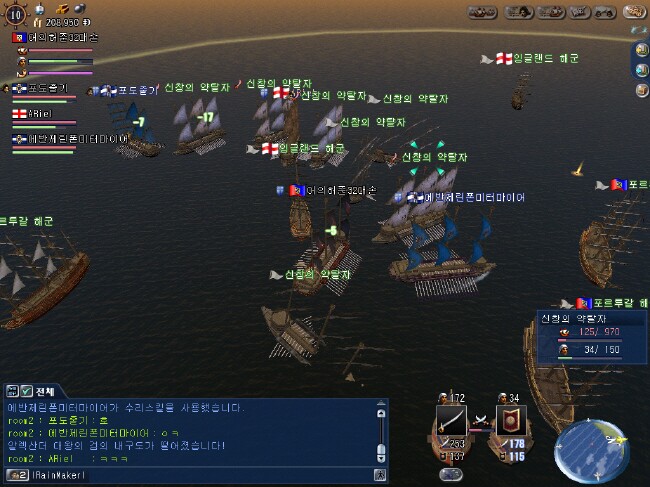Click the first yellow arrow side button
Image resolution: width=650 pixels, height=487 pixels.
[x=641, y=50]
